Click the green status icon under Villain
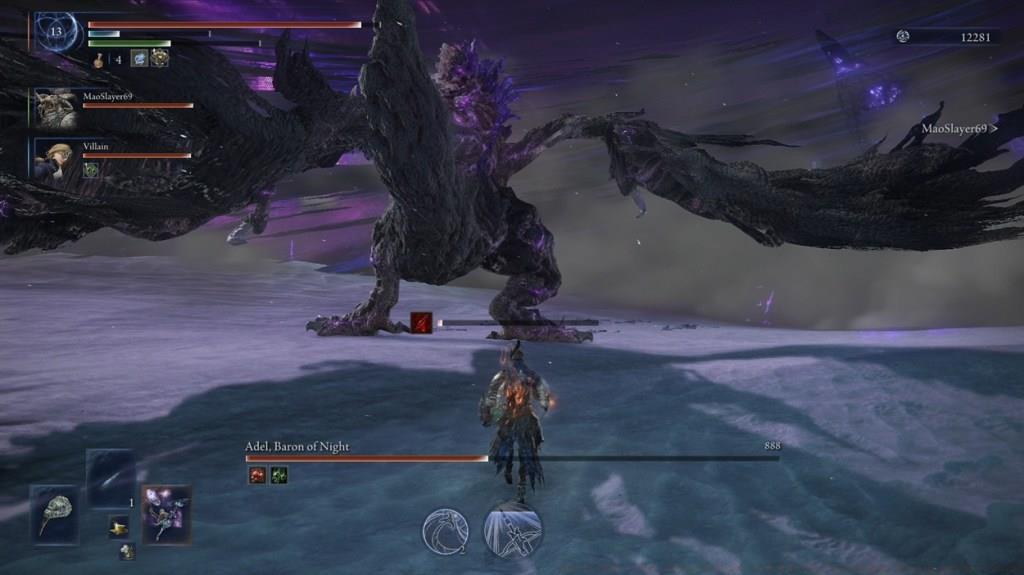 pyautogui.click(x=90, y=170)
